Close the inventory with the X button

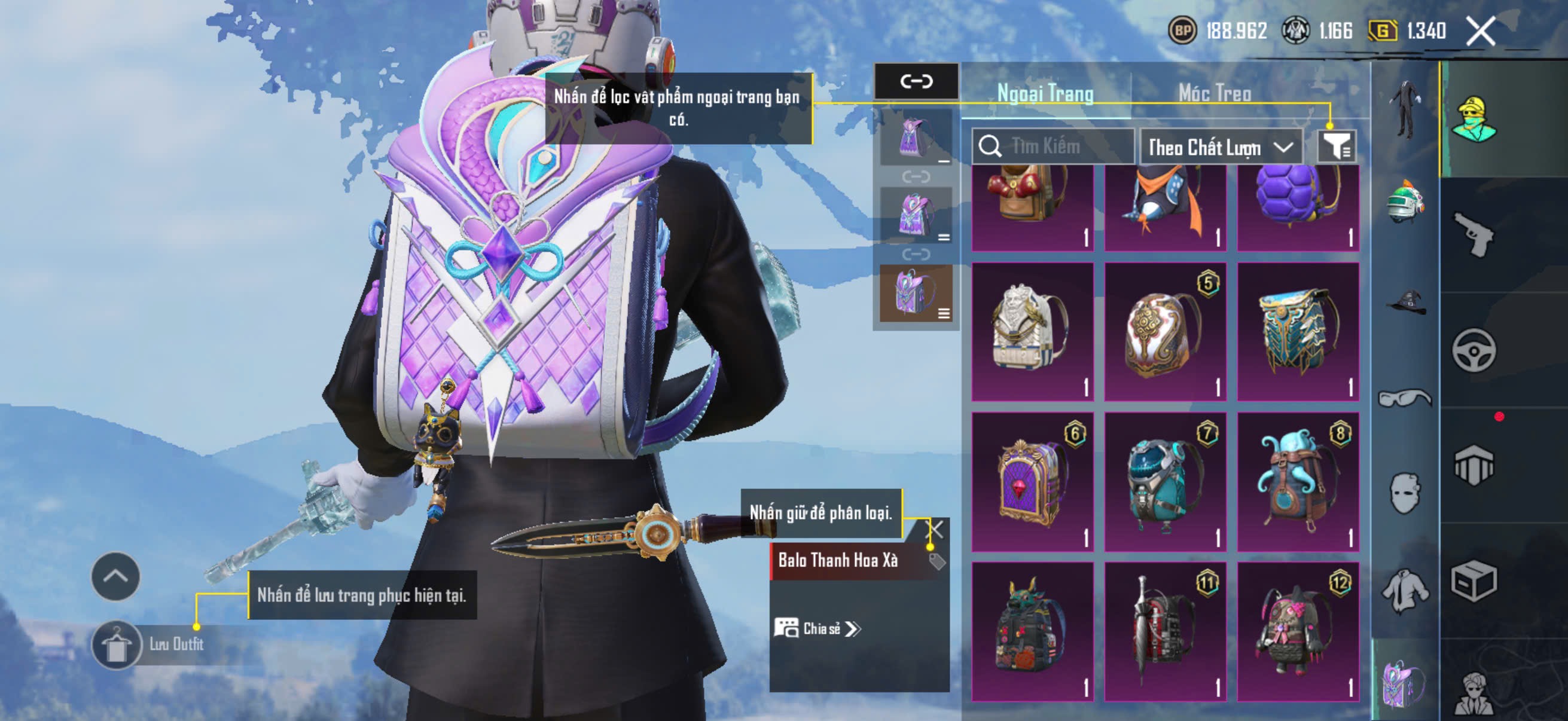[1480, 31]
